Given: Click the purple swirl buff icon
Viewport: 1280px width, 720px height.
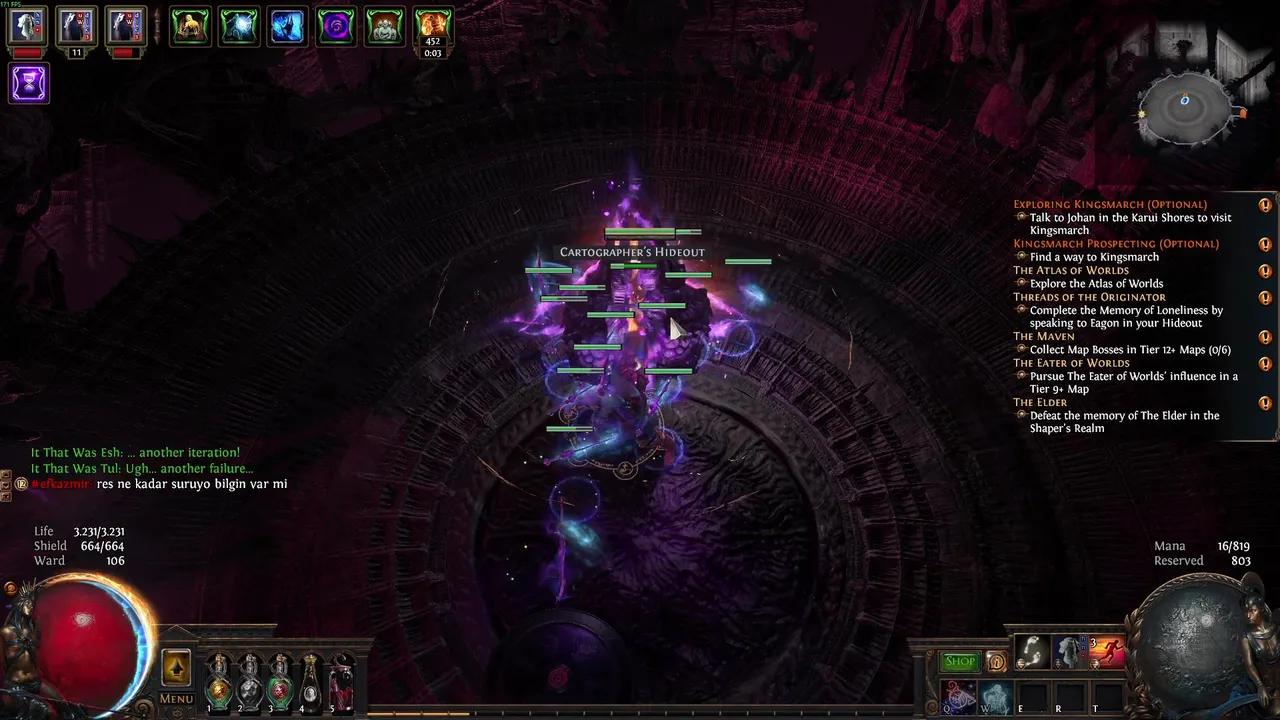Looking at the screenshot, I should 336,27.
